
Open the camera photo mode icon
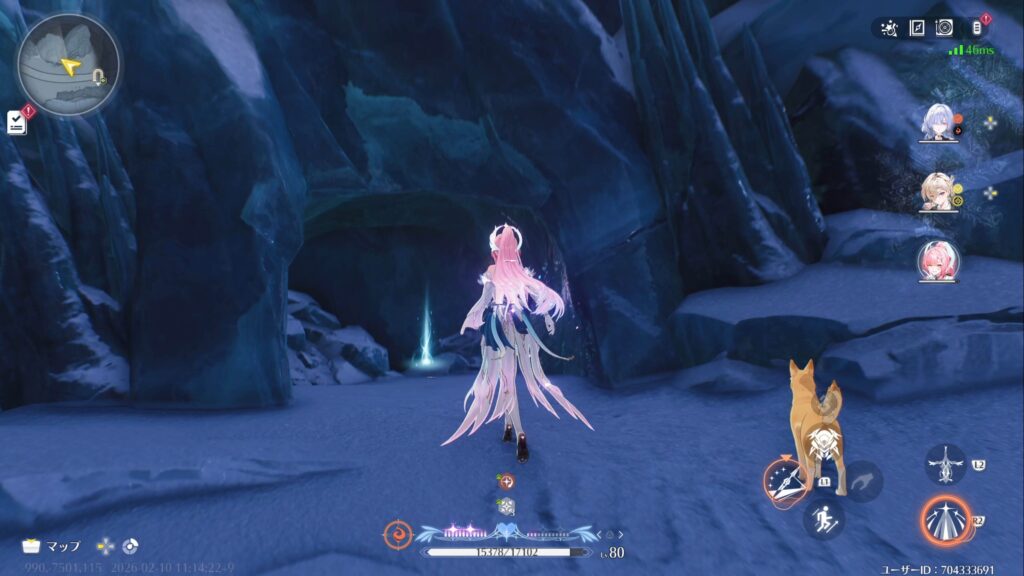944,28
